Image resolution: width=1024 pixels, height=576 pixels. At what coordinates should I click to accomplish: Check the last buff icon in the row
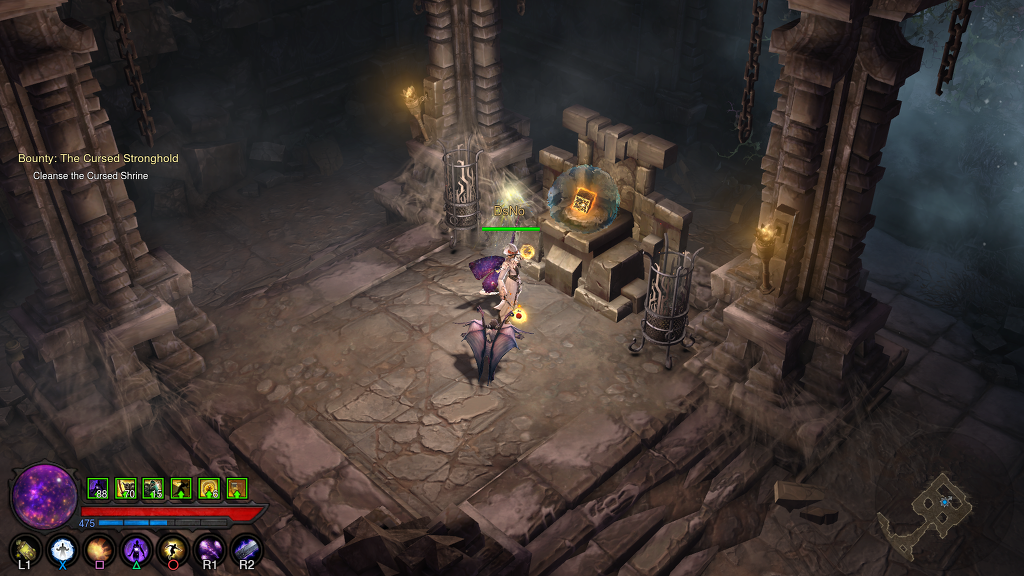(237, 489)
